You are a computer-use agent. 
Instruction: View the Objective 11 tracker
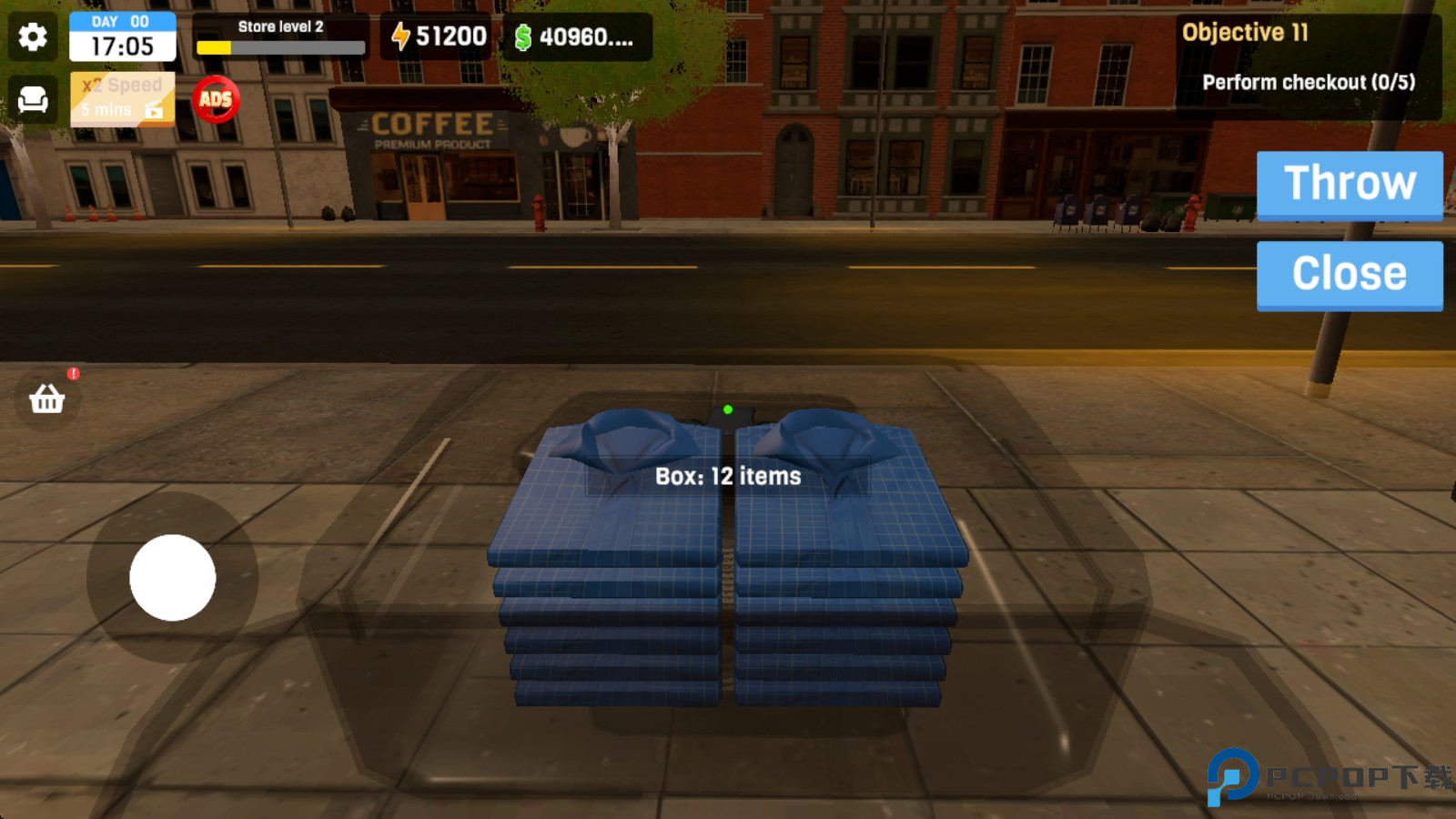(1308, 66)
